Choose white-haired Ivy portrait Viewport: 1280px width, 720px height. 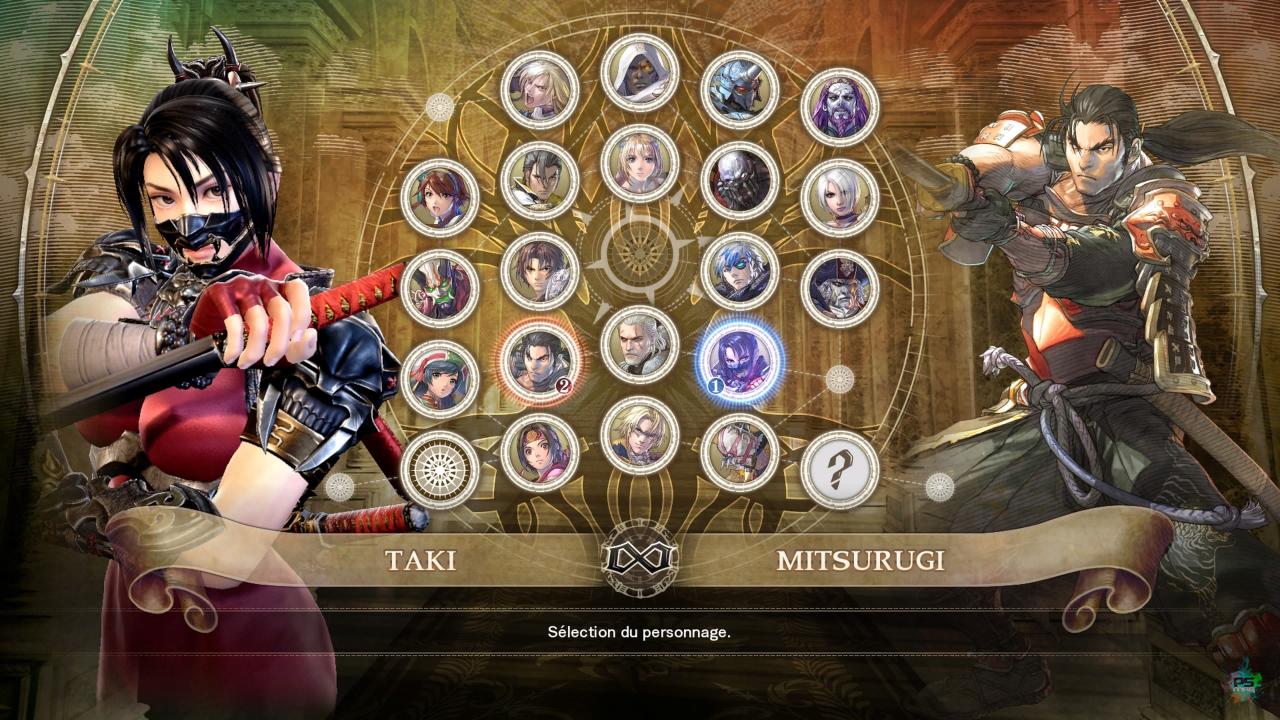pos(840,198)
